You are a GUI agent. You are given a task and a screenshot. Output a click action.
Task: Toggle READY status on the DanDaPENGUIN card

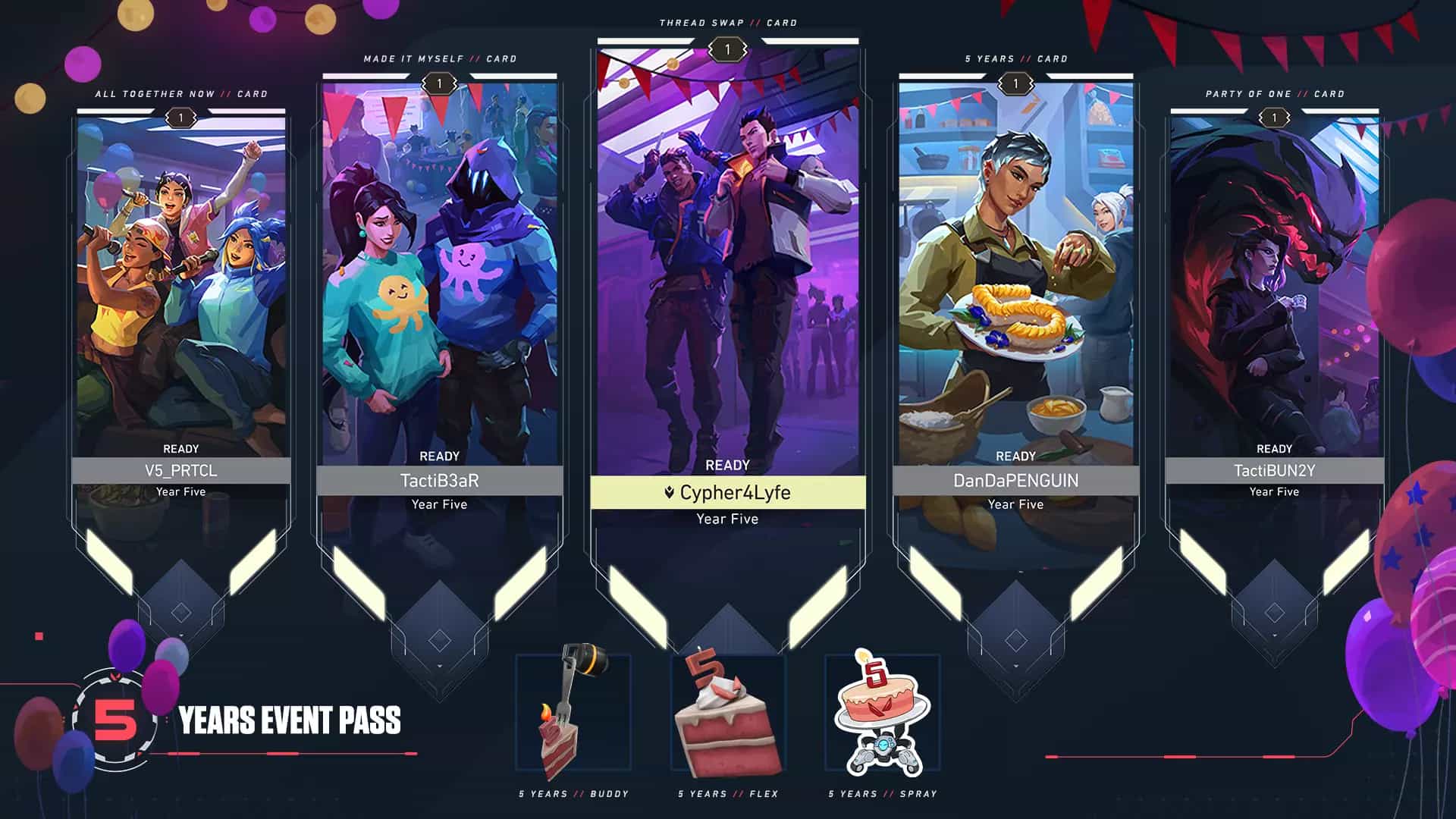point(1017,456)
